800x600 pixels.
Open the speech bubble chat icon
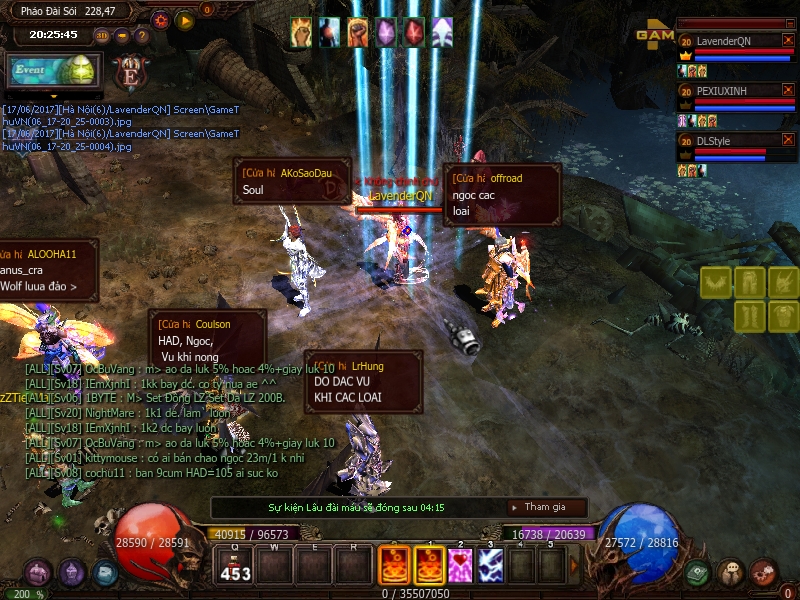point(730,572)
